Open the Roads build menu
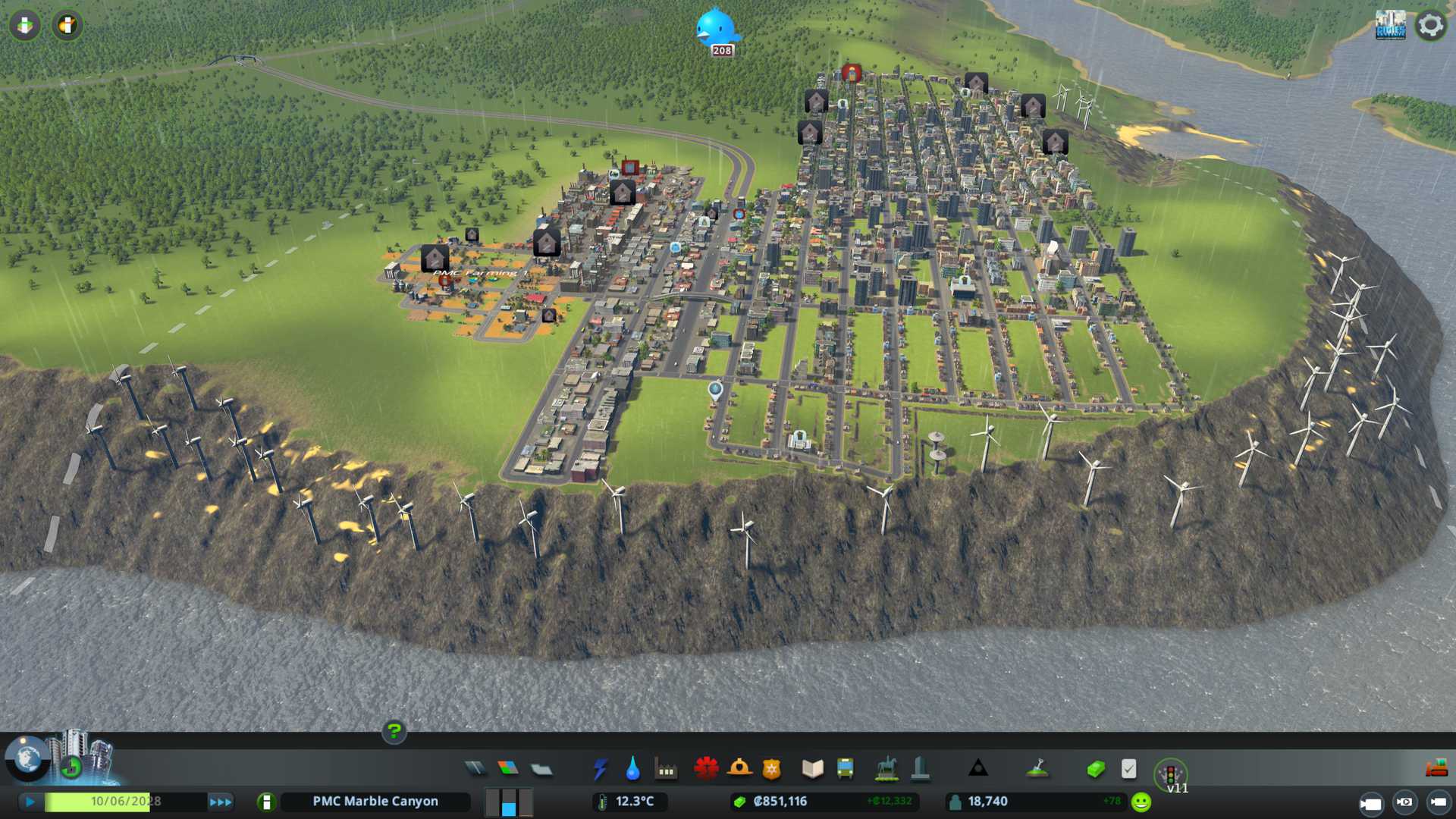This screenshot has width=1456, height=819. pyautogui.click(x=475, y=769)
